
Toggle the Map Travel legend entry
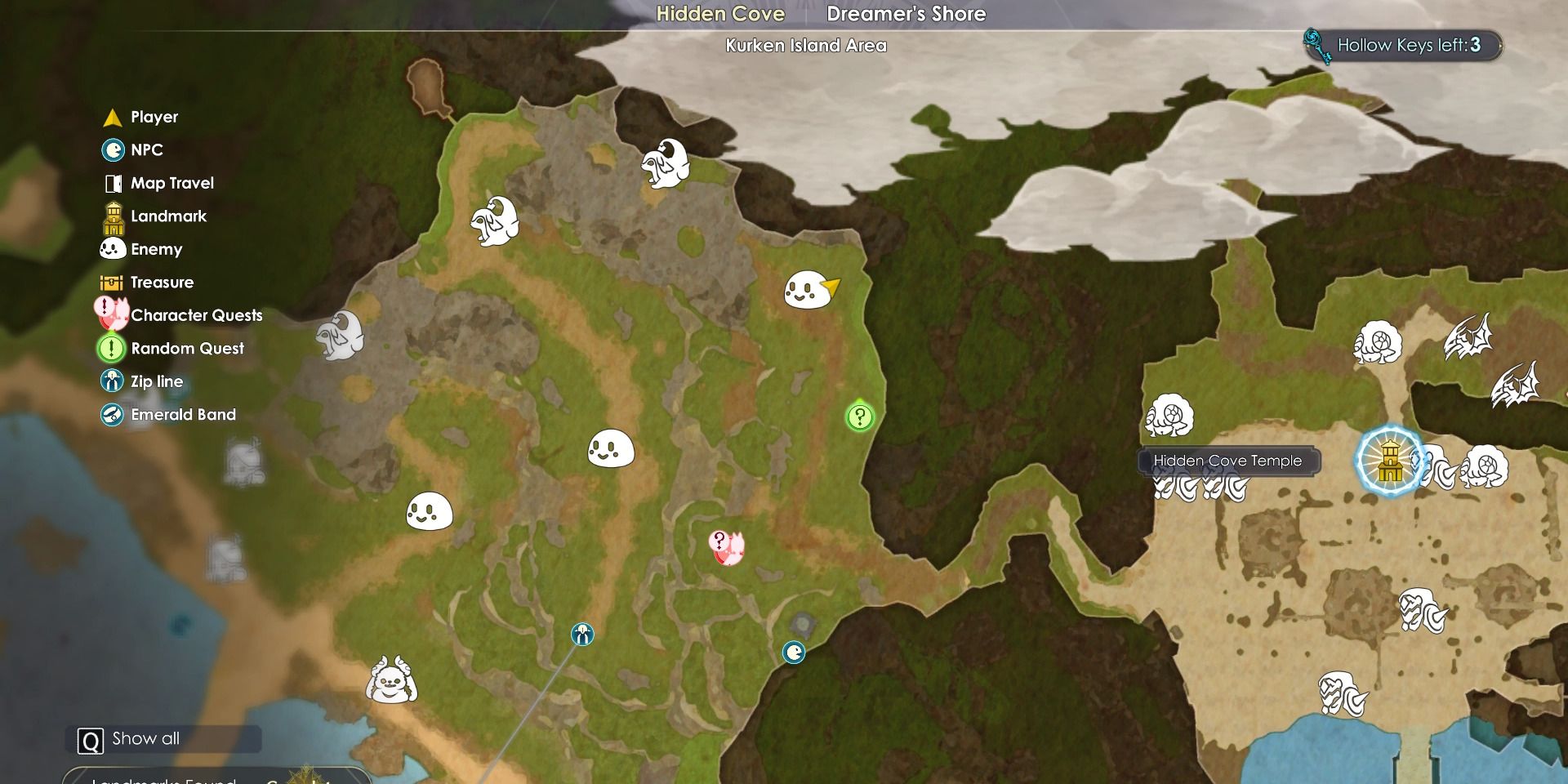tap(171, 183)
